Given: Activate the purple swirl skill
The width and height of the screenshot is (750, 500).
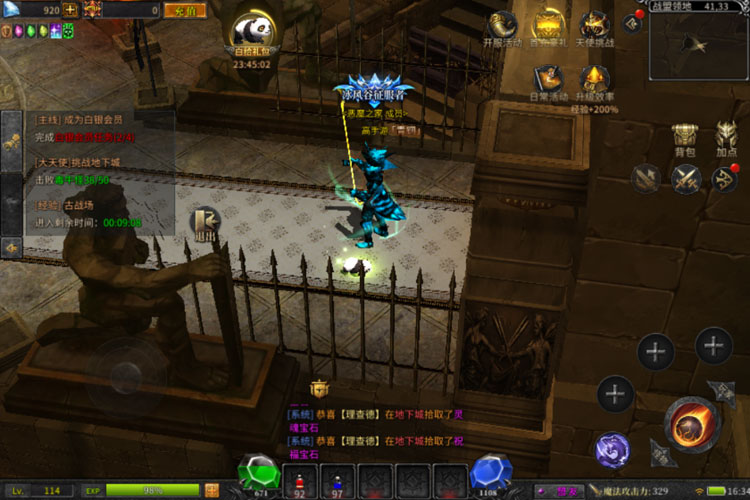Looking at the screenshot, I should point(613,450).
